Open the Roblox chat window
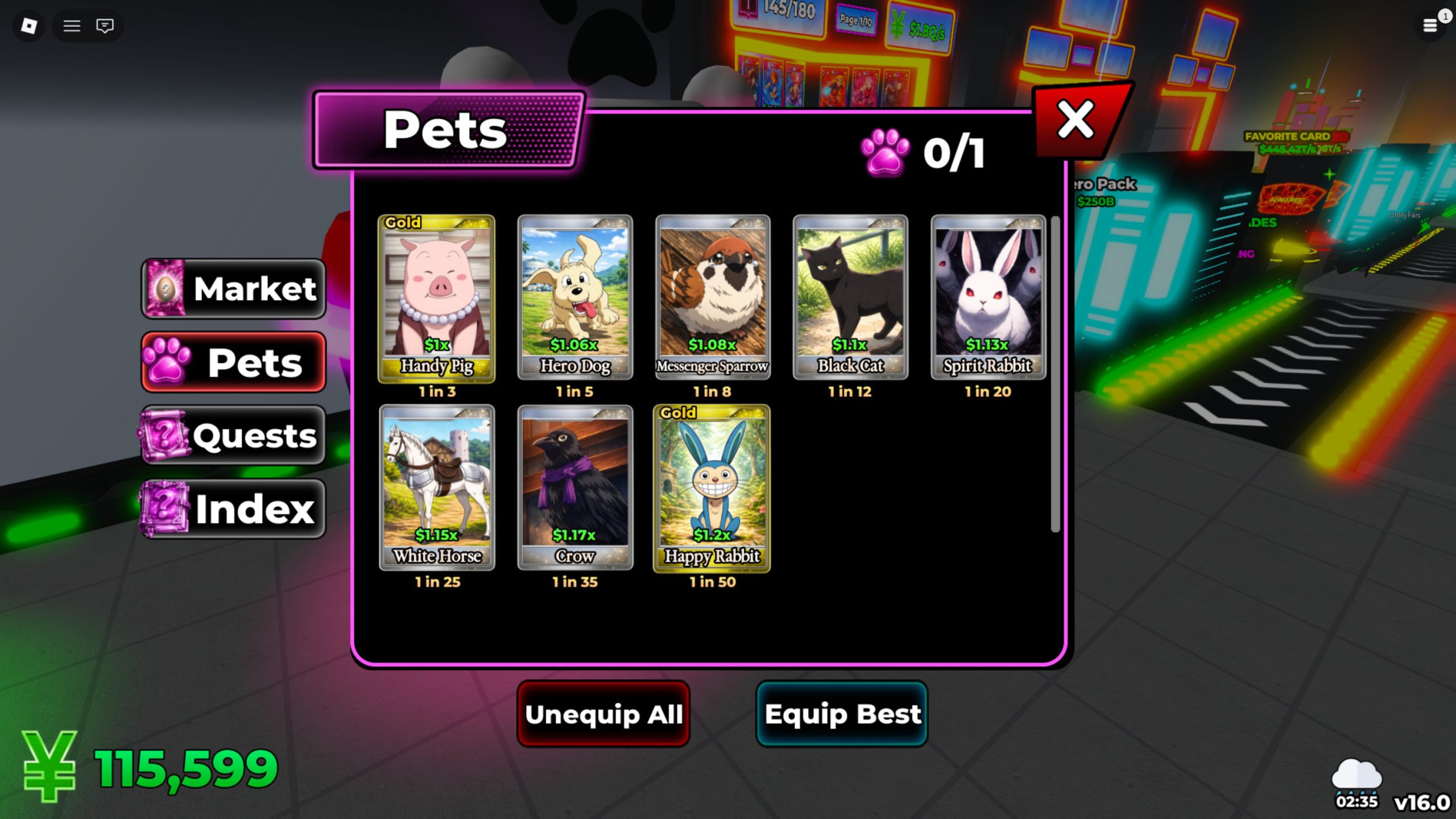 point(105,26)
